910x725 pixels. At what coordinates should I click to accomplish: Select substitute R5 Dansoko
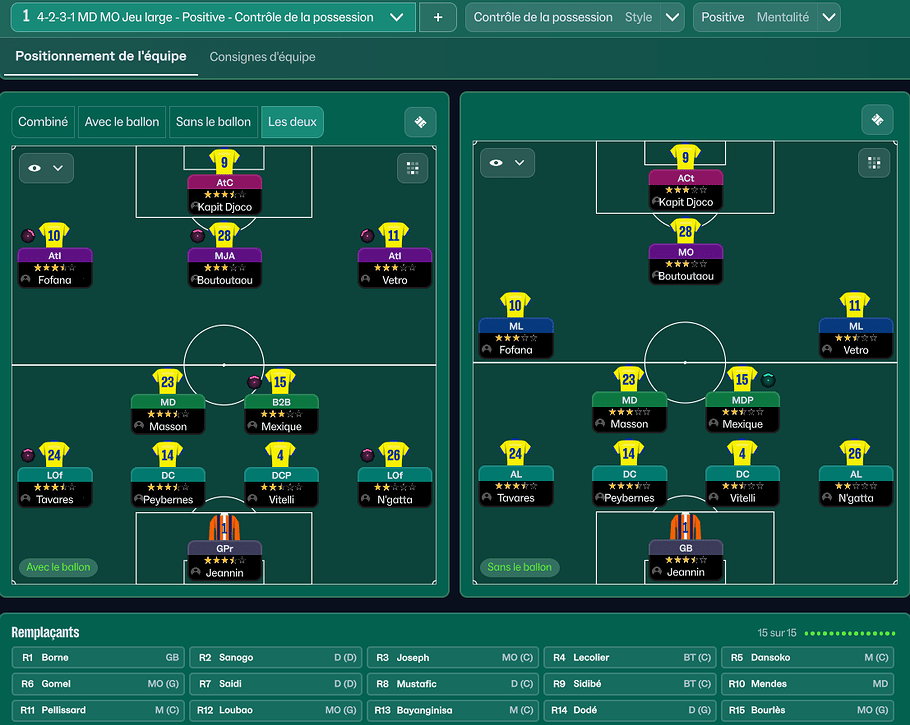coord(808,658)
